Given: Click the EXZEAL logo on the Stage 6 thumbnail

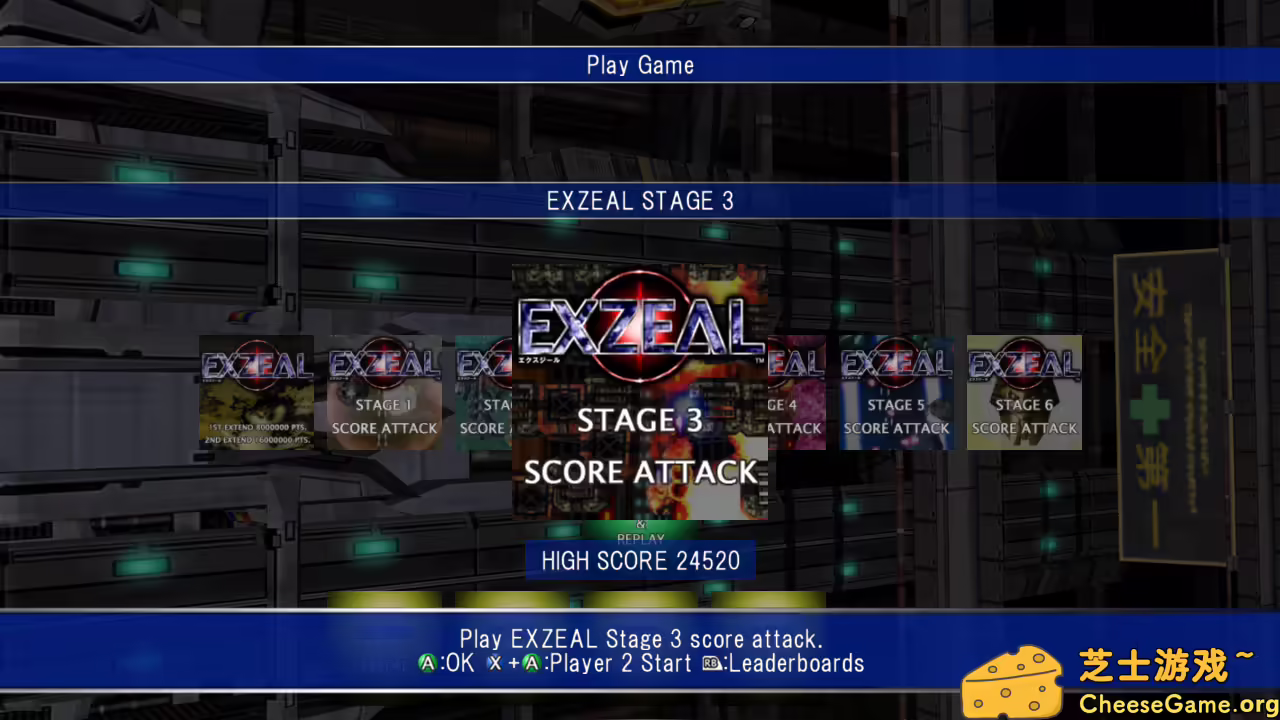Looking at the screenshot, I should click(x=1022, y=363).
